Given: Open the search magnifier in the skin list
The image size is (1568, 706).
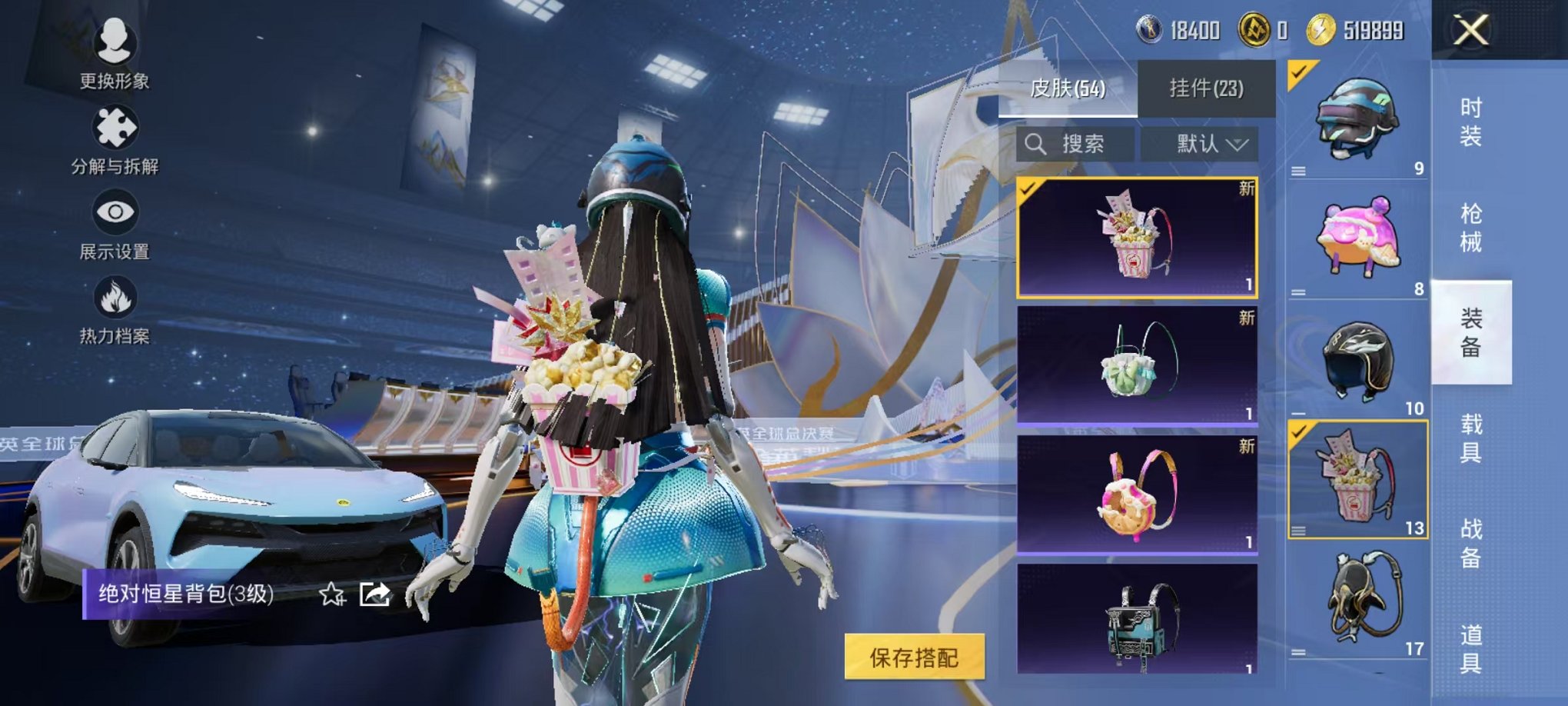Looking at the screenshot, I should pyautogui.click(x=1035, y=145).
